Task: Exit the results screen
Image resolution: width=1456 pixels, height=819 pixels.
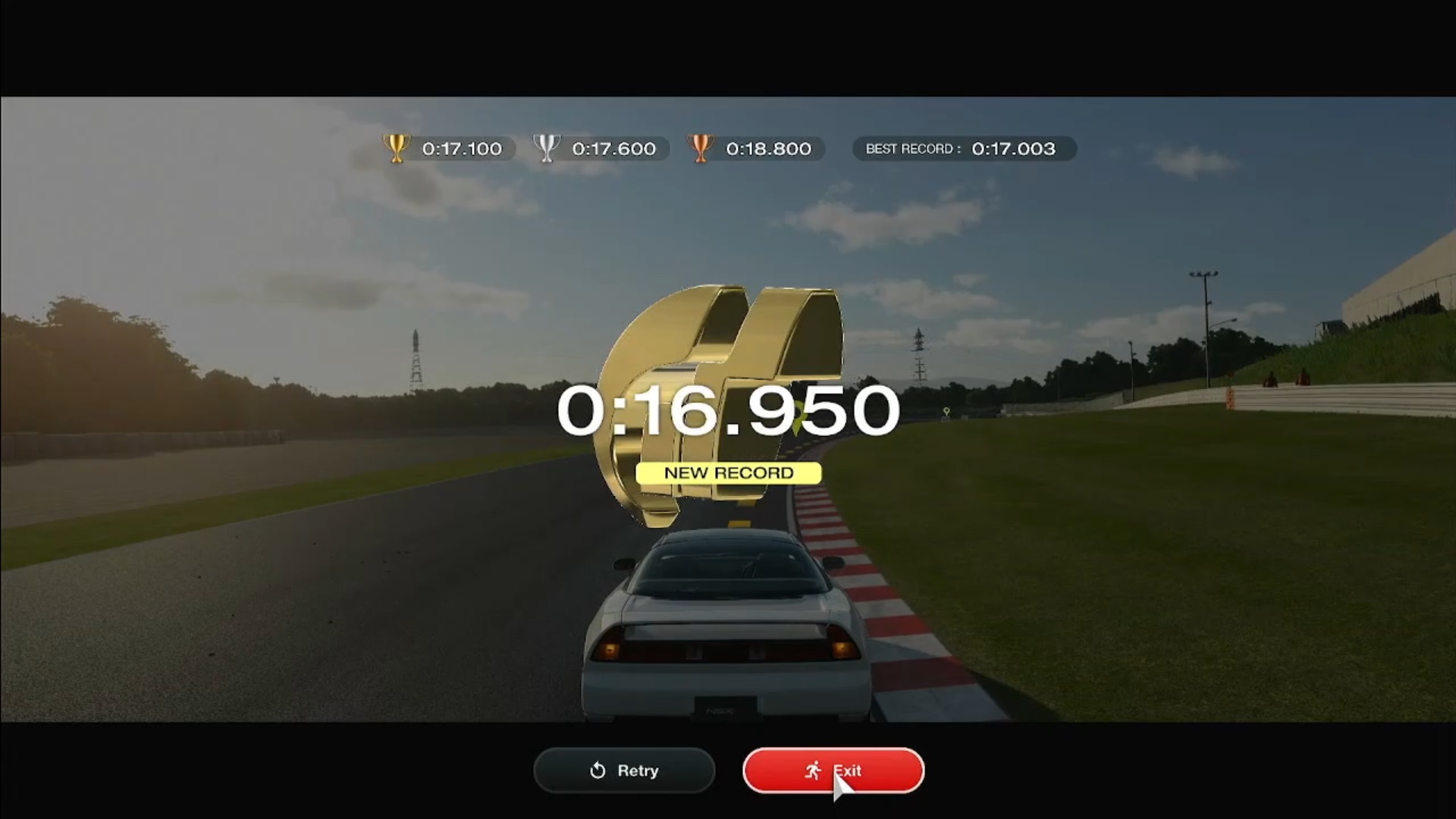Action: (833, 770)
